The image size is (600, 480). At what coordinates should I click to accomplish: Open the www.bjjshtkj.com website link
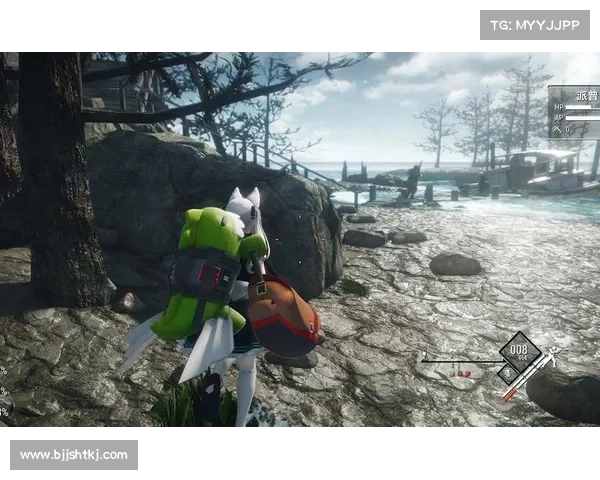tap(75, 455)
